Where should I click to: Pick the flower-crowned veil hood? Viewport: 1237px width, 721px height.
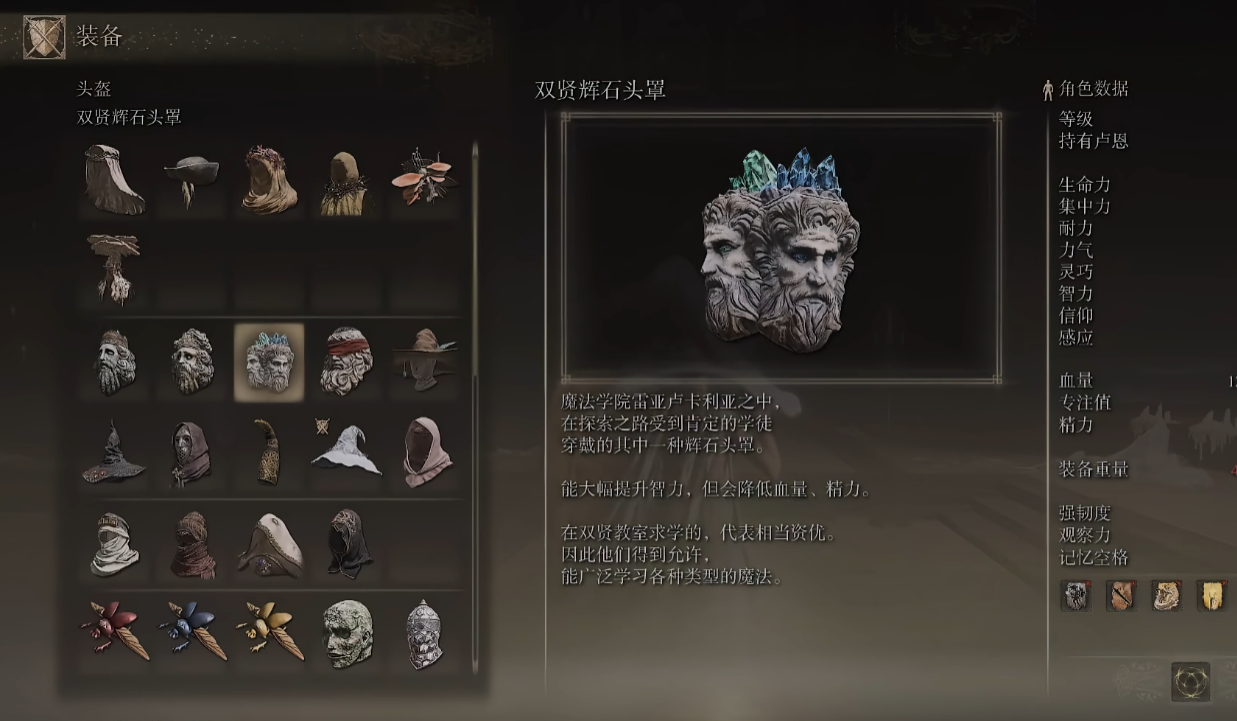269,181
